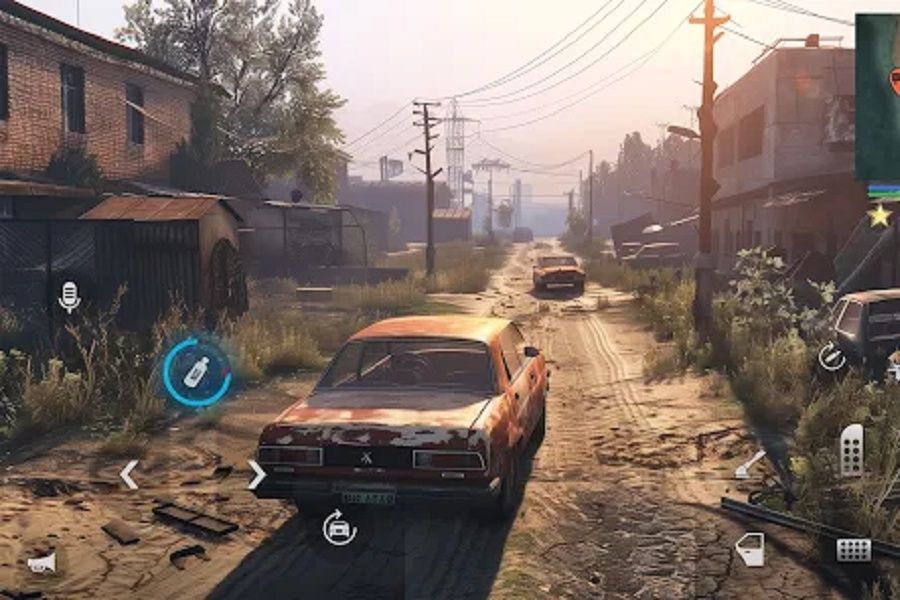
Task: Steer left with the left arrow
Action: pyautogui.click(x=129, y=474)
